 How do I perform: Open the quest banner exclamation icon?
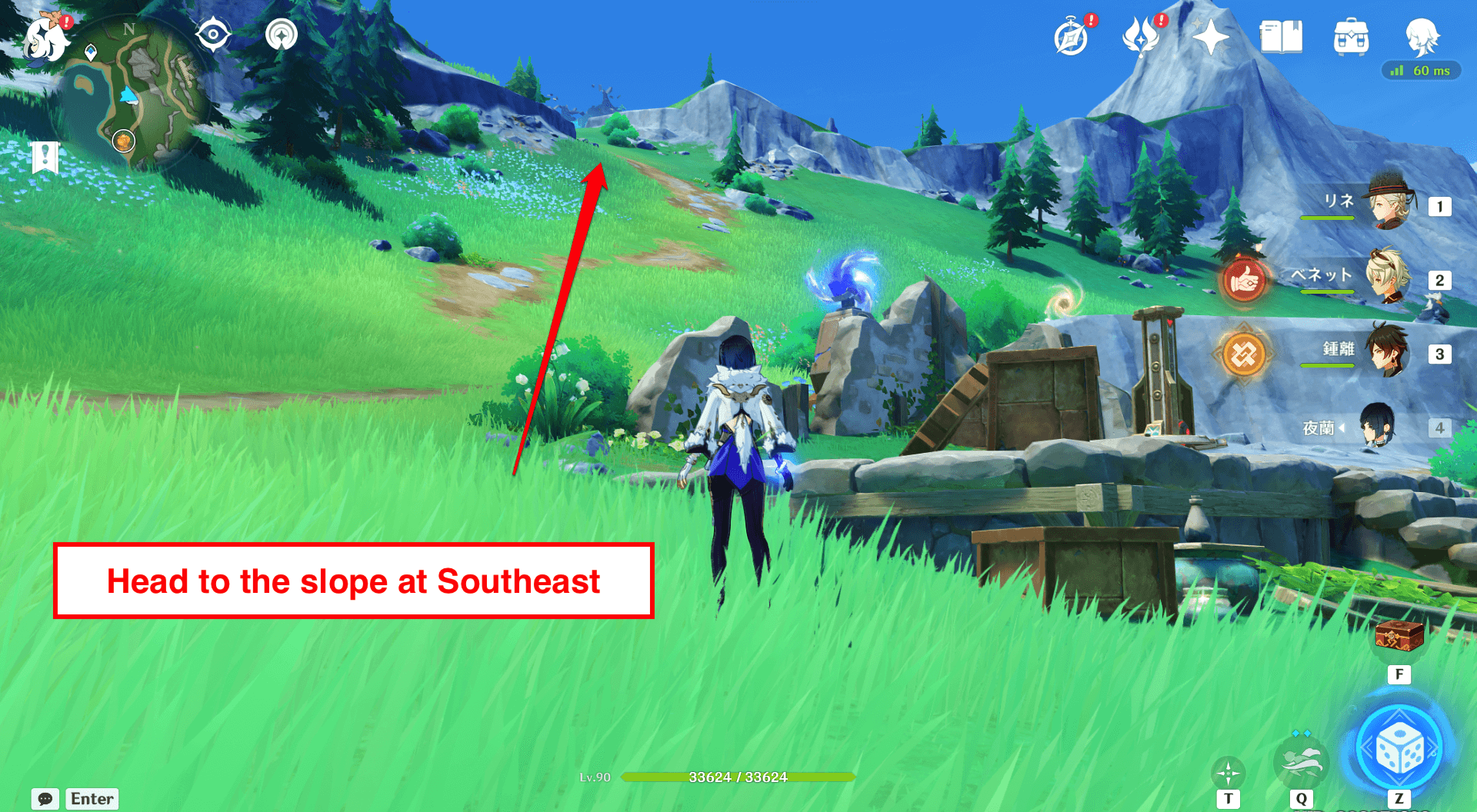point(46,157)
